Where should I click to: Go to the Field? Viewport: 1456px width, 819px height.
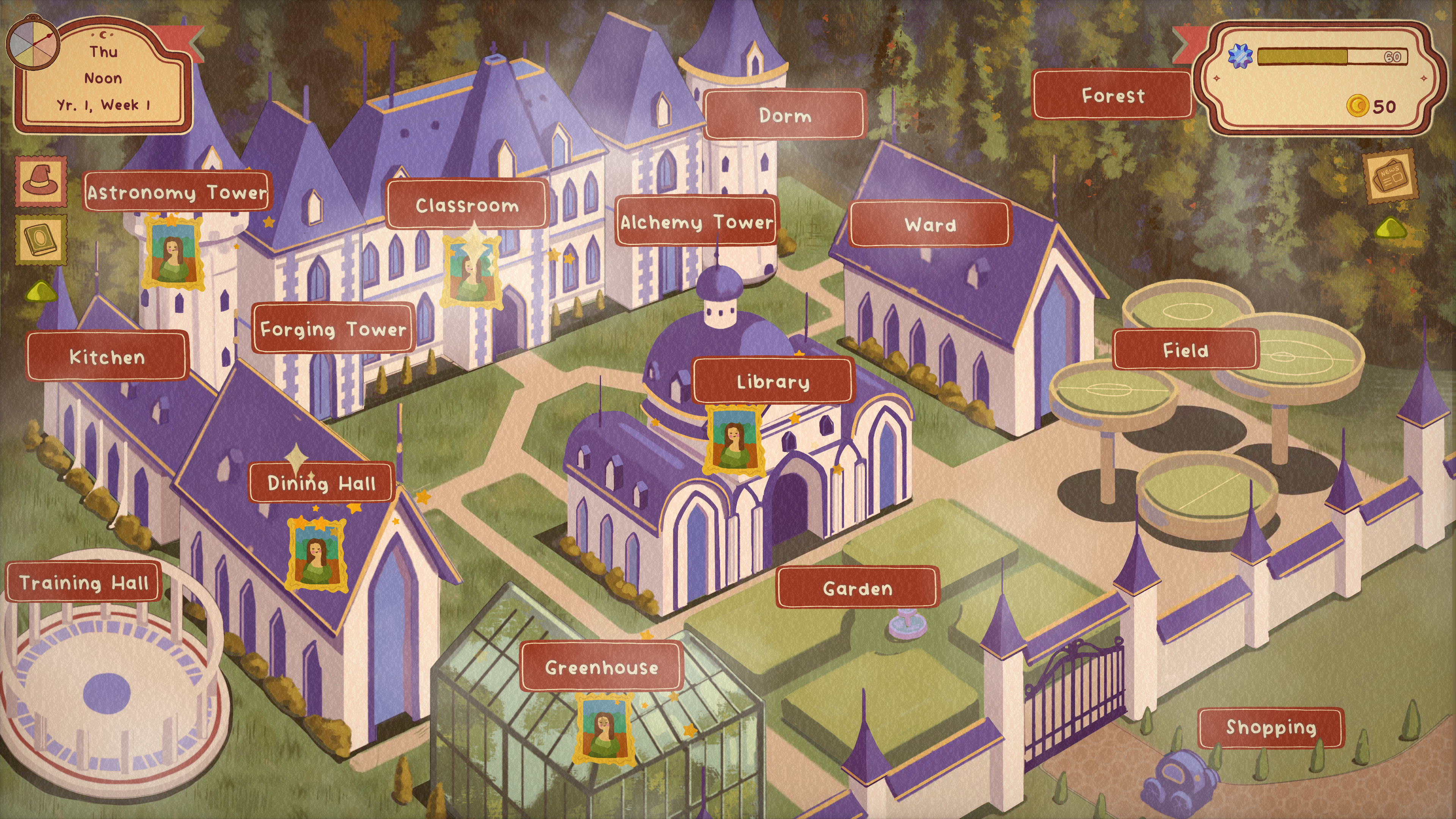click(1185, 350)
